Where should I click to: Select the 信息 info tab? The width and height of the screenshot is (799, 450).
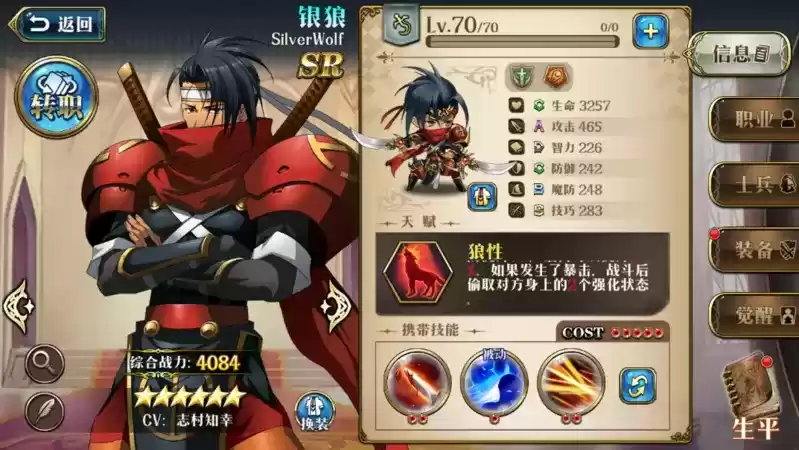tap(741, 52)
